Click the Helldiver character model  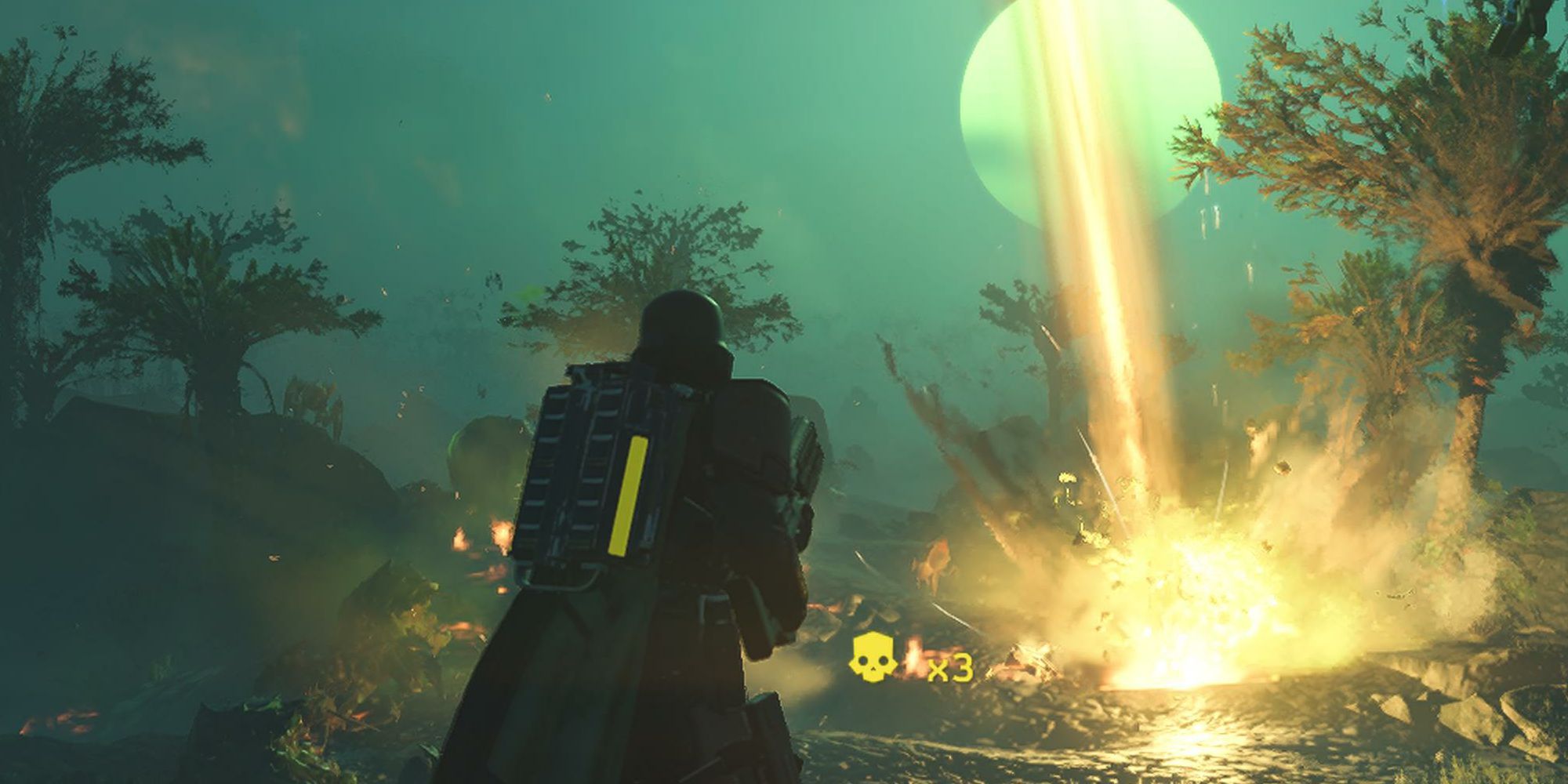click(674, 549)
